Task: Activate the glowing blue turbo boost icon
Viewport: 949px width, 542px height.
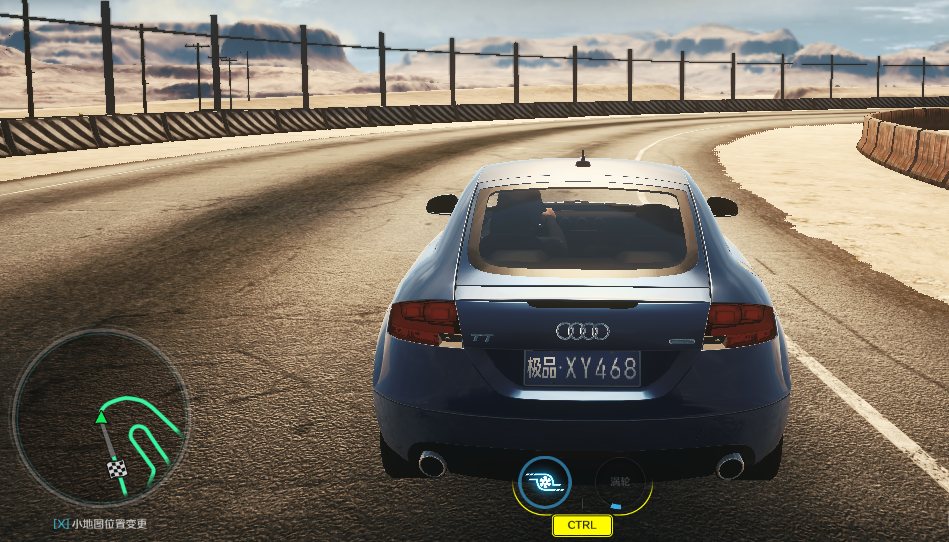Action: [x=545, y=482]
